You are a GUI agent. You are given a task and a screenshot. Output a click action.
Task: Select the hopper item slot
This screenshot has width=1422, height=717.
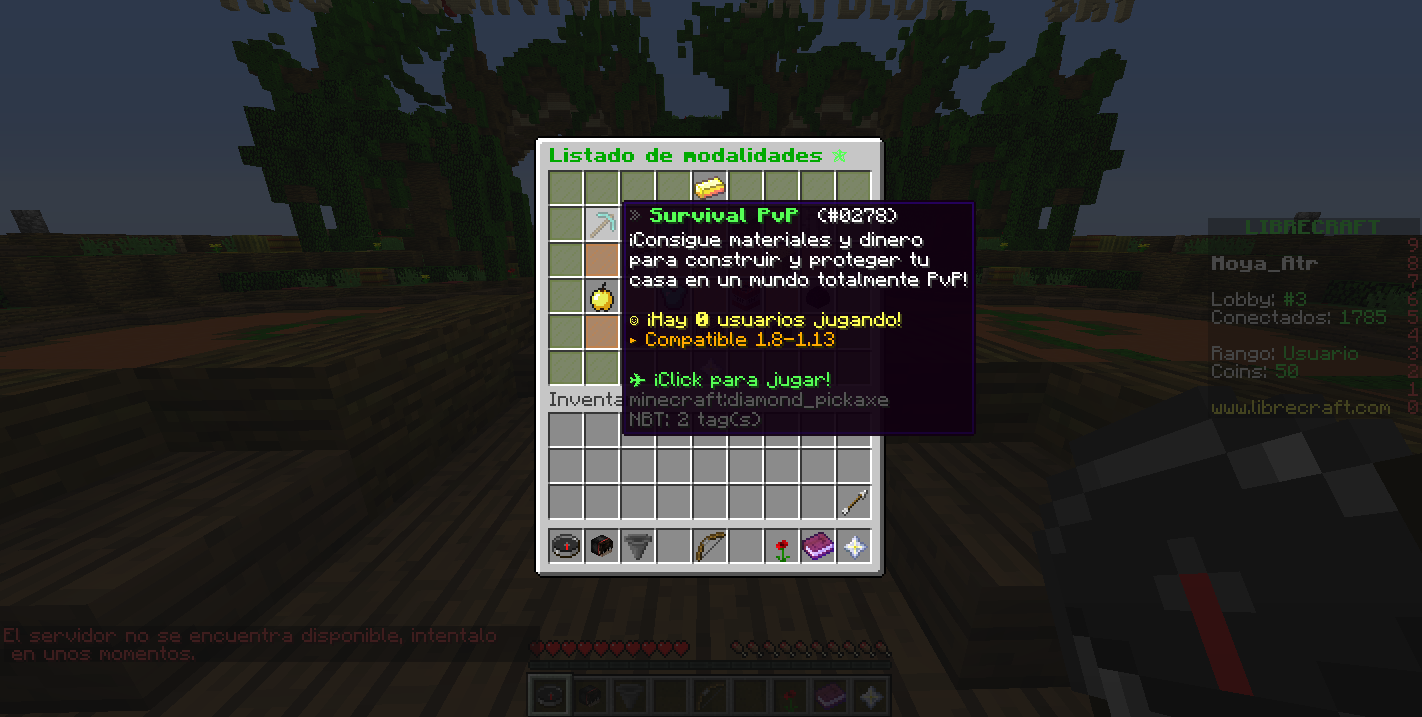pyautogui.click(x=638, y=546)
